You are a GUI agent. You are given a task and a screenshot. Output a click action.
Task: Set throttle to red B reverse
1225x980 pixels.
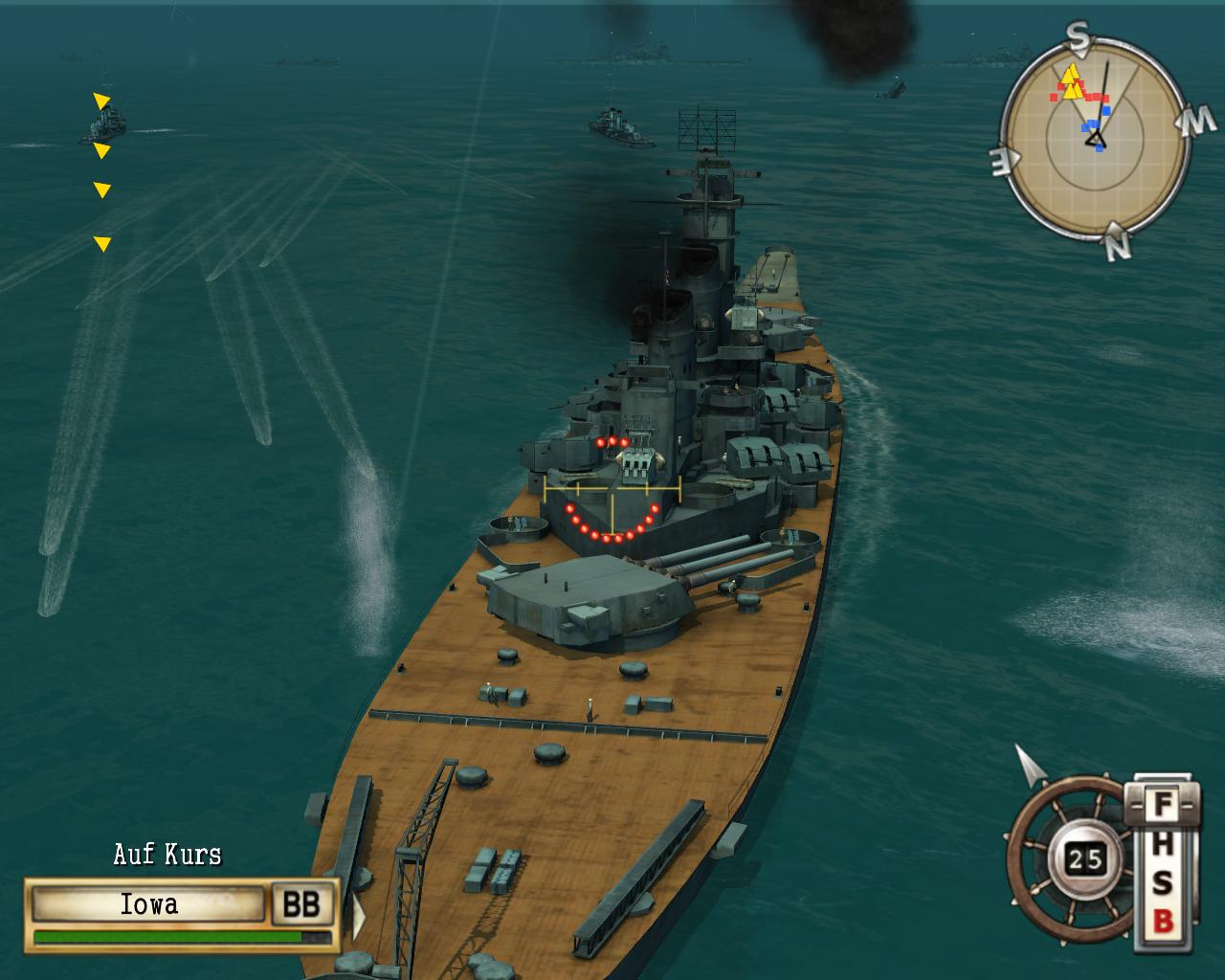[1162, 922]
